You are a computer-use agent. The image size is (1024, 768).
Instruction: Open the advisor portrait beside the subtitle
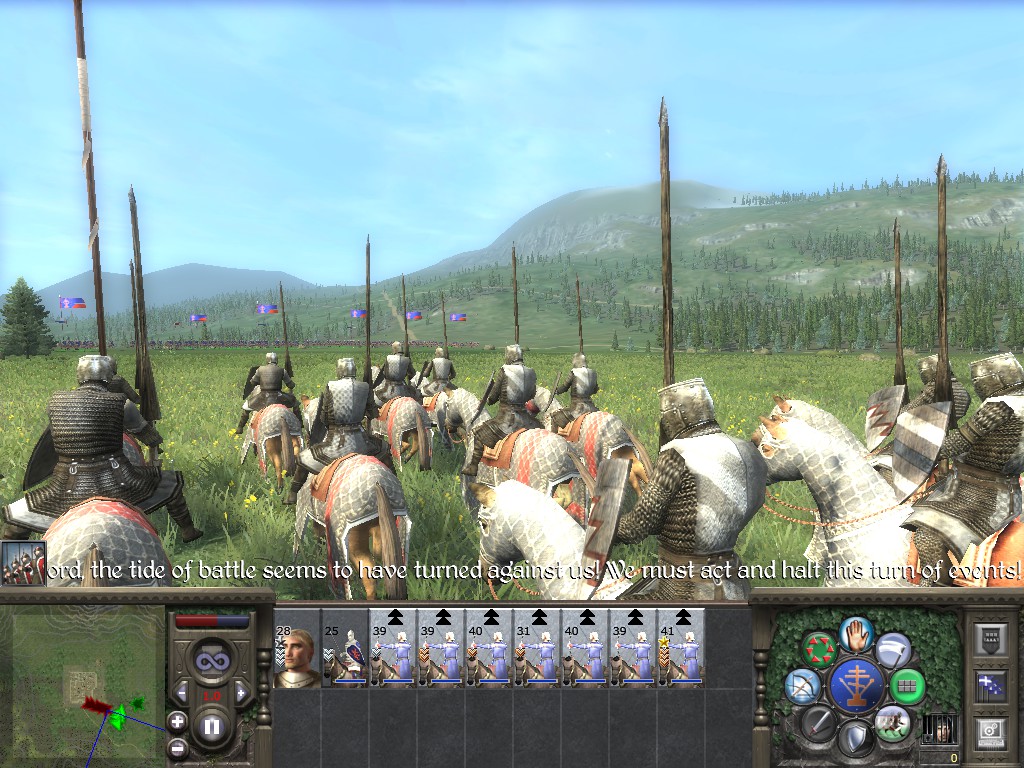(23, 563)
